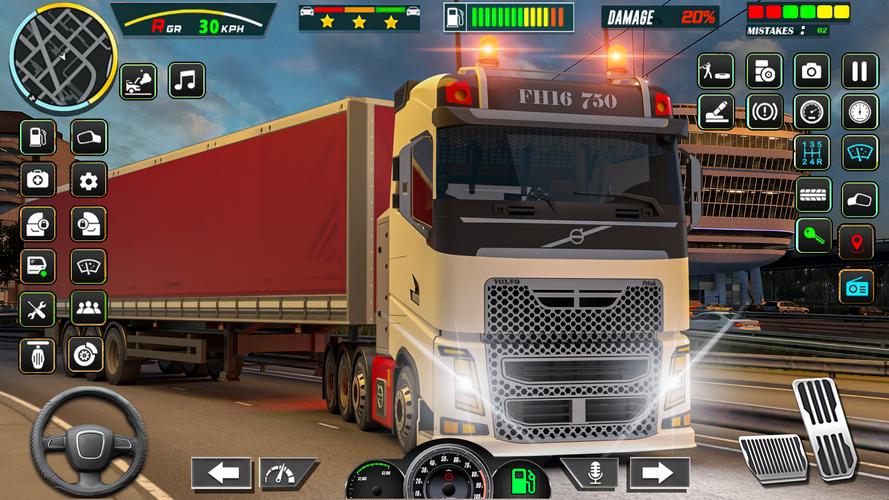Screen dimensions: 889x500
Task: Engage the handbrake lever icon
Action: (716, 111)
